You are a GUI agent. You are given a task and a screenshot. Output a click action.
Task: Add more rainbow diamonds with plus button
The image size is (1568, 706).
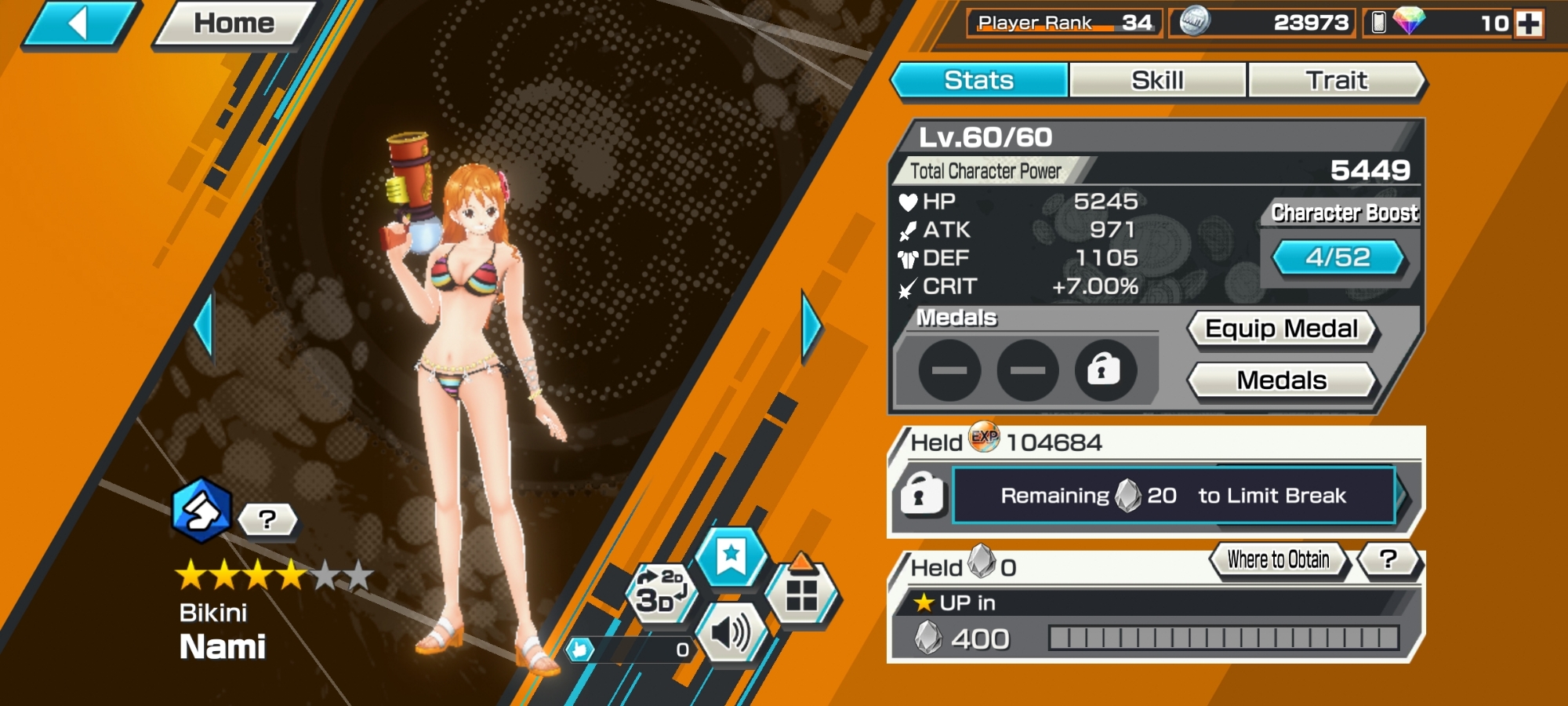1529,24
